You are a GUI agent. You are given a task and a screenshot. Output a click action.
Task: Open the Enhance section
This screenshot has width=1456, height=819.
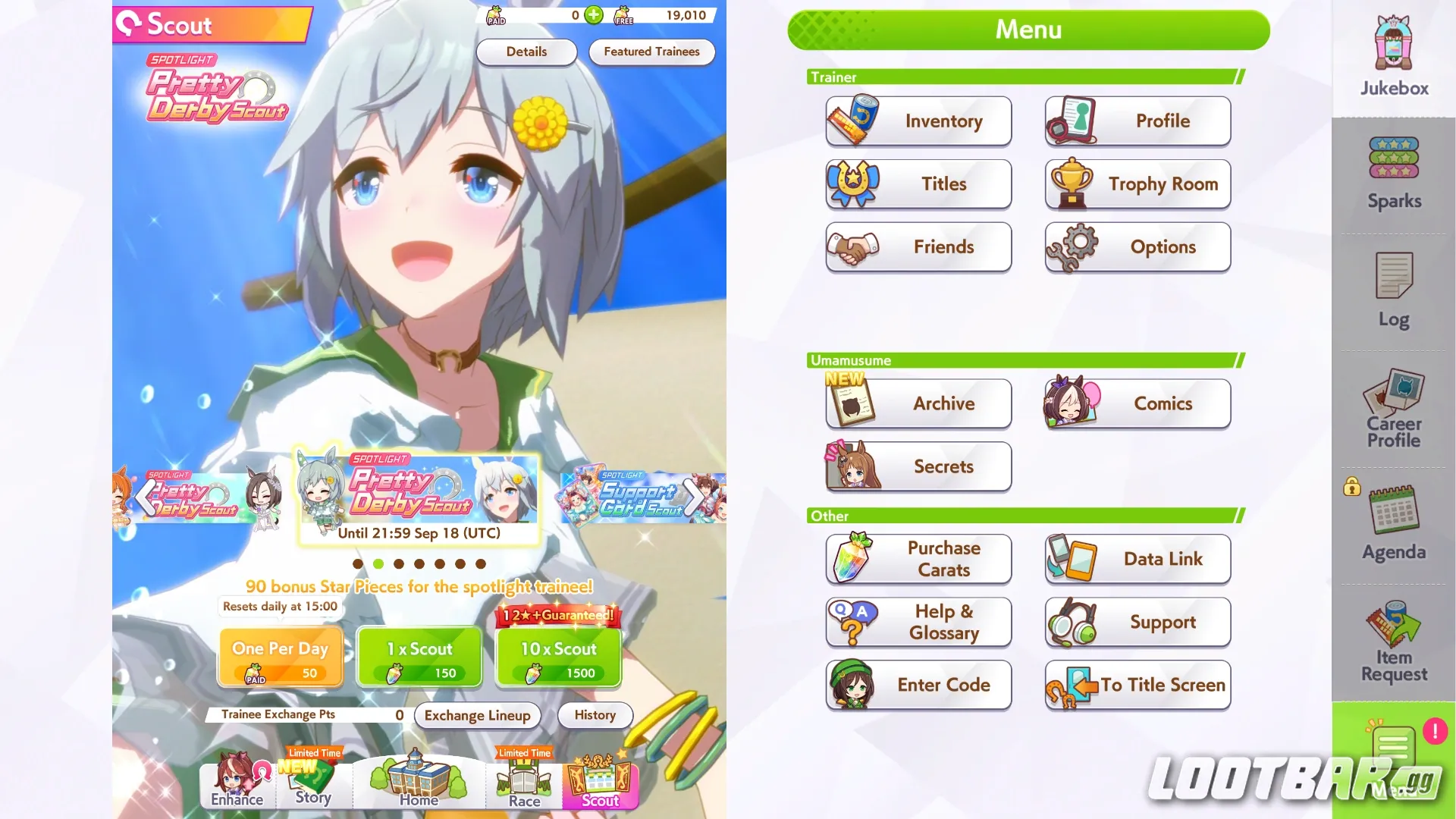coord(236,785)
